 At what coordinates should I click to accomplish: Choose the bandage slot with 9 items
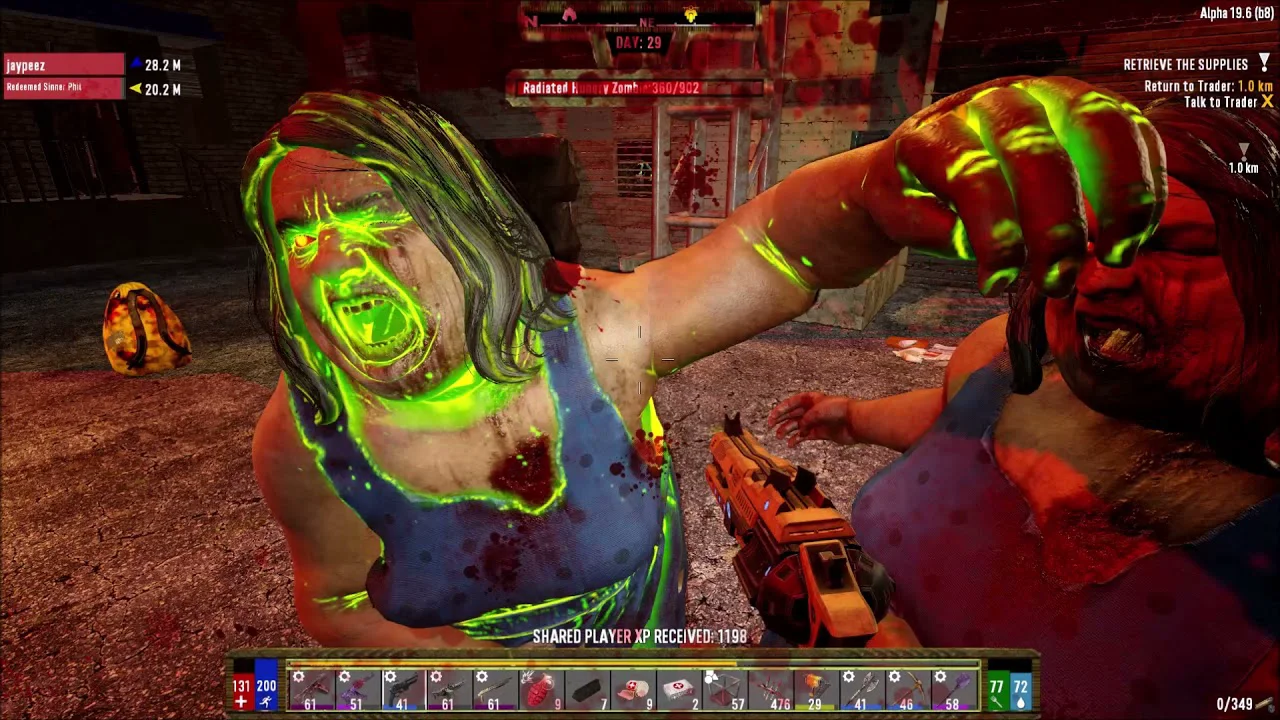coord(633,690)
